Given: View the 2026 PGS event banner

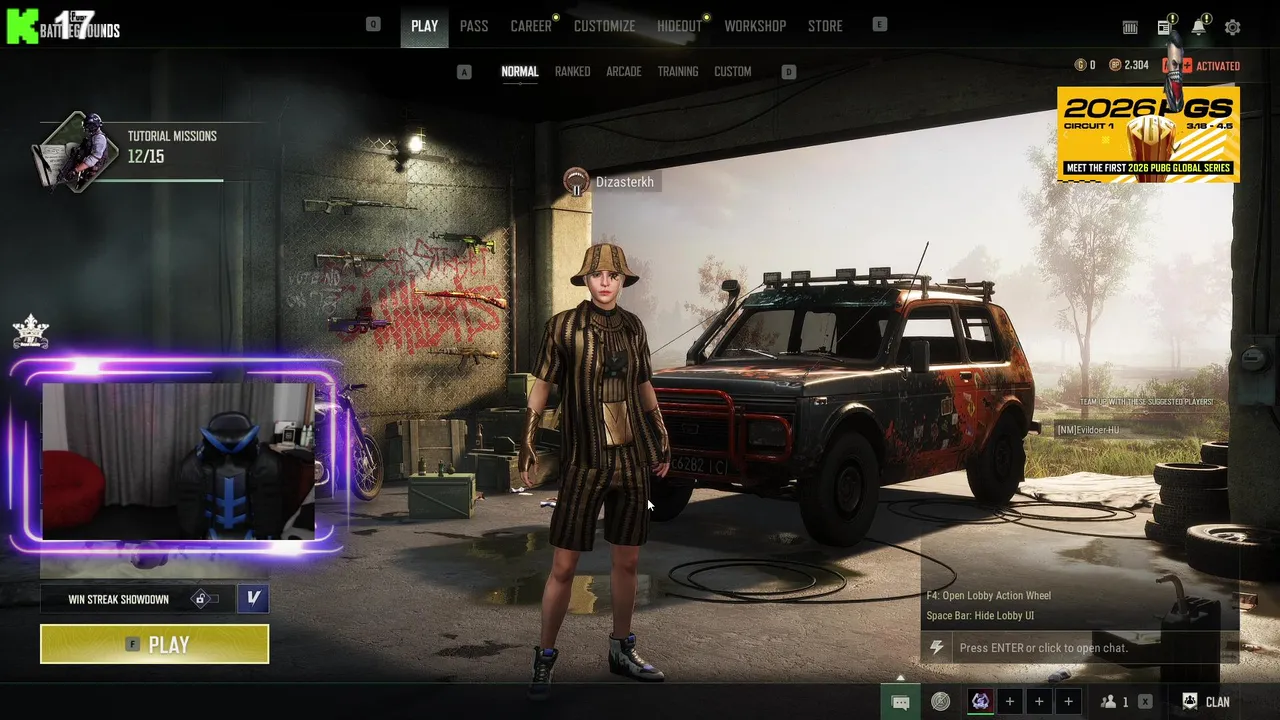Looking at the screenshot, I should (1148, 134).
